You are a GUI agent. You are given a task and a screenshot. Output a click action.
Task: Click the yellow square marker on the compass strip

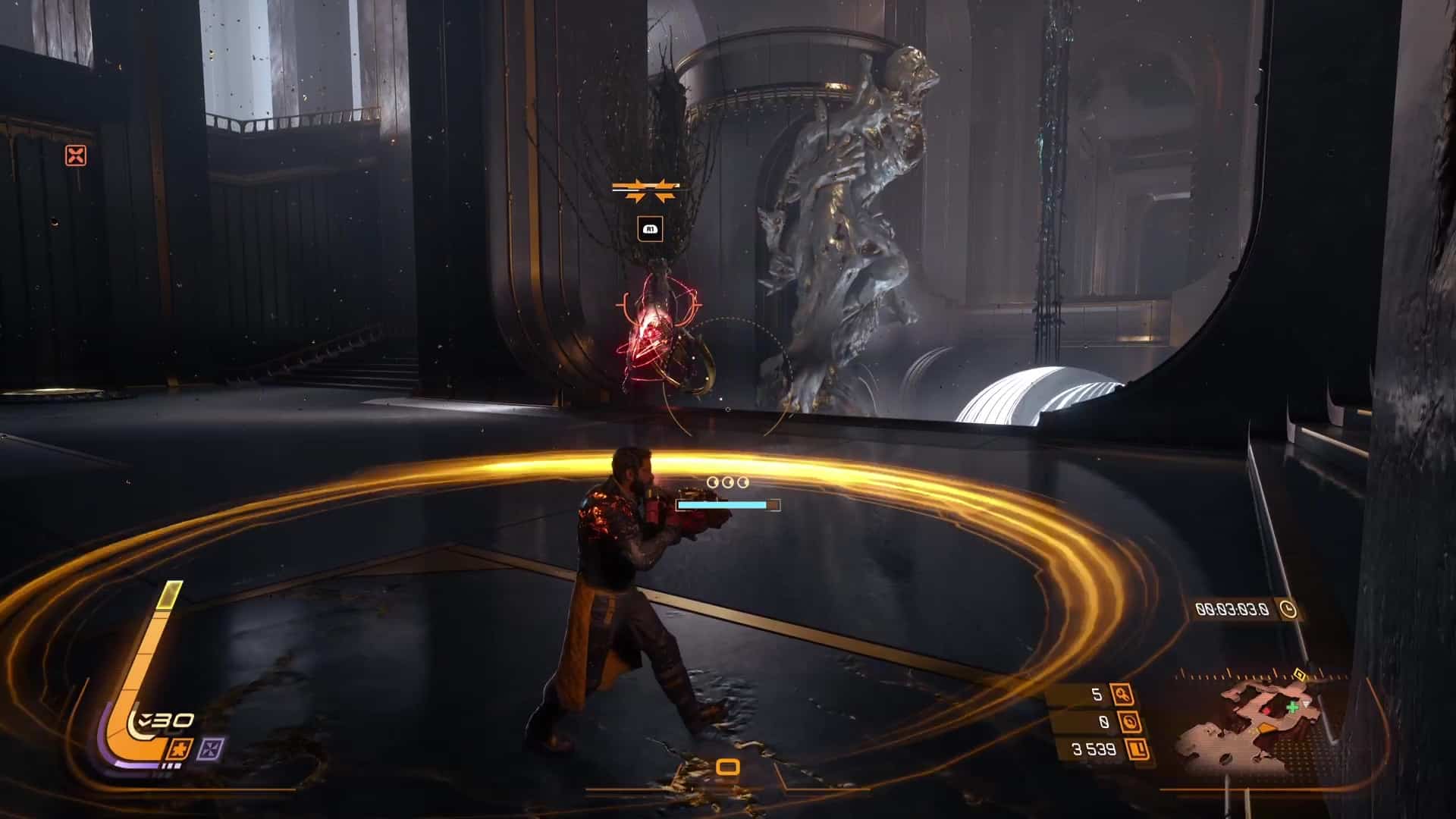coord(1299,673)
